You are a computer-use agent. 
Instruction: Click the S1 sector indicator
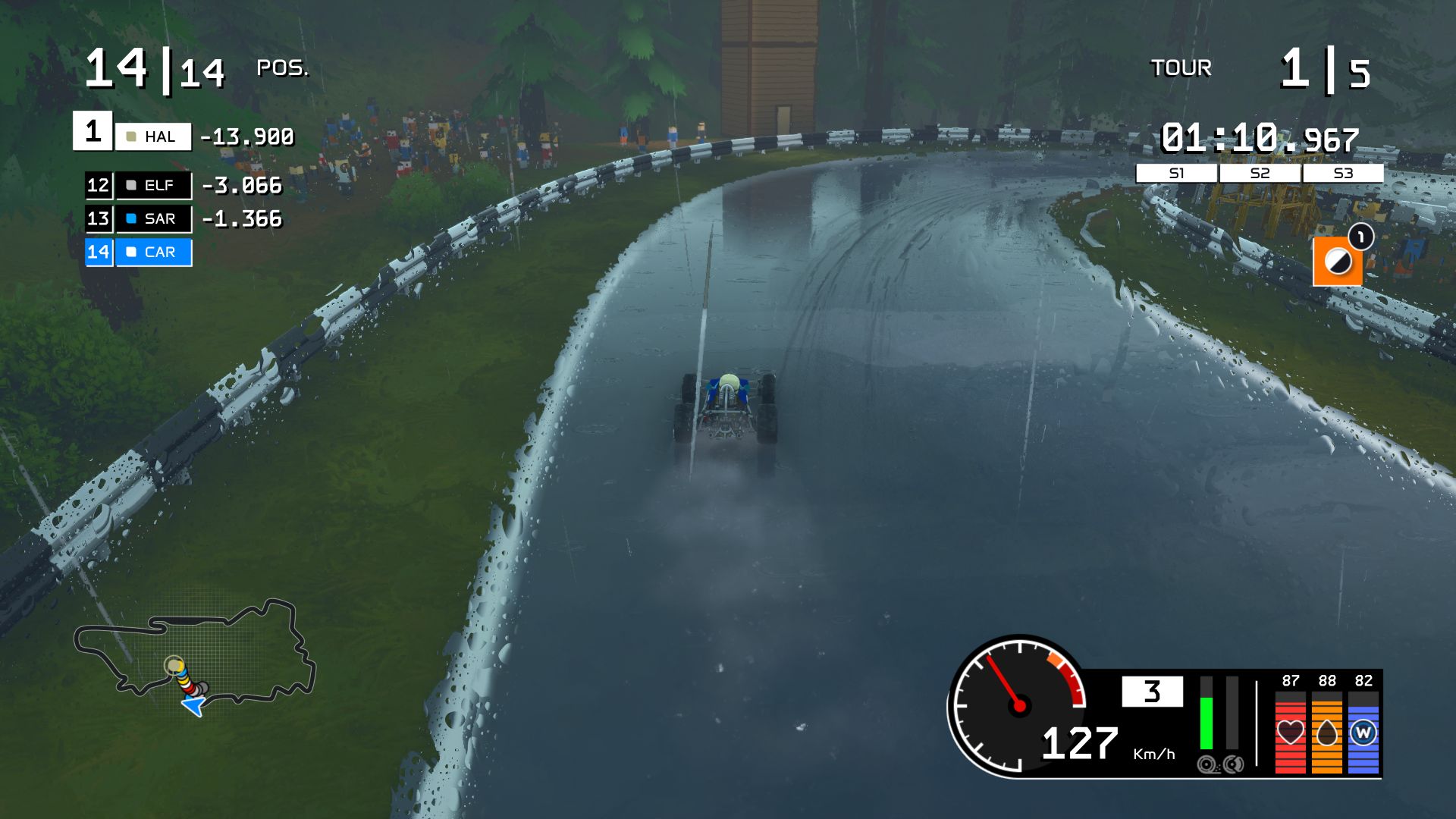pyautogui.click(x=1176, y=174)
